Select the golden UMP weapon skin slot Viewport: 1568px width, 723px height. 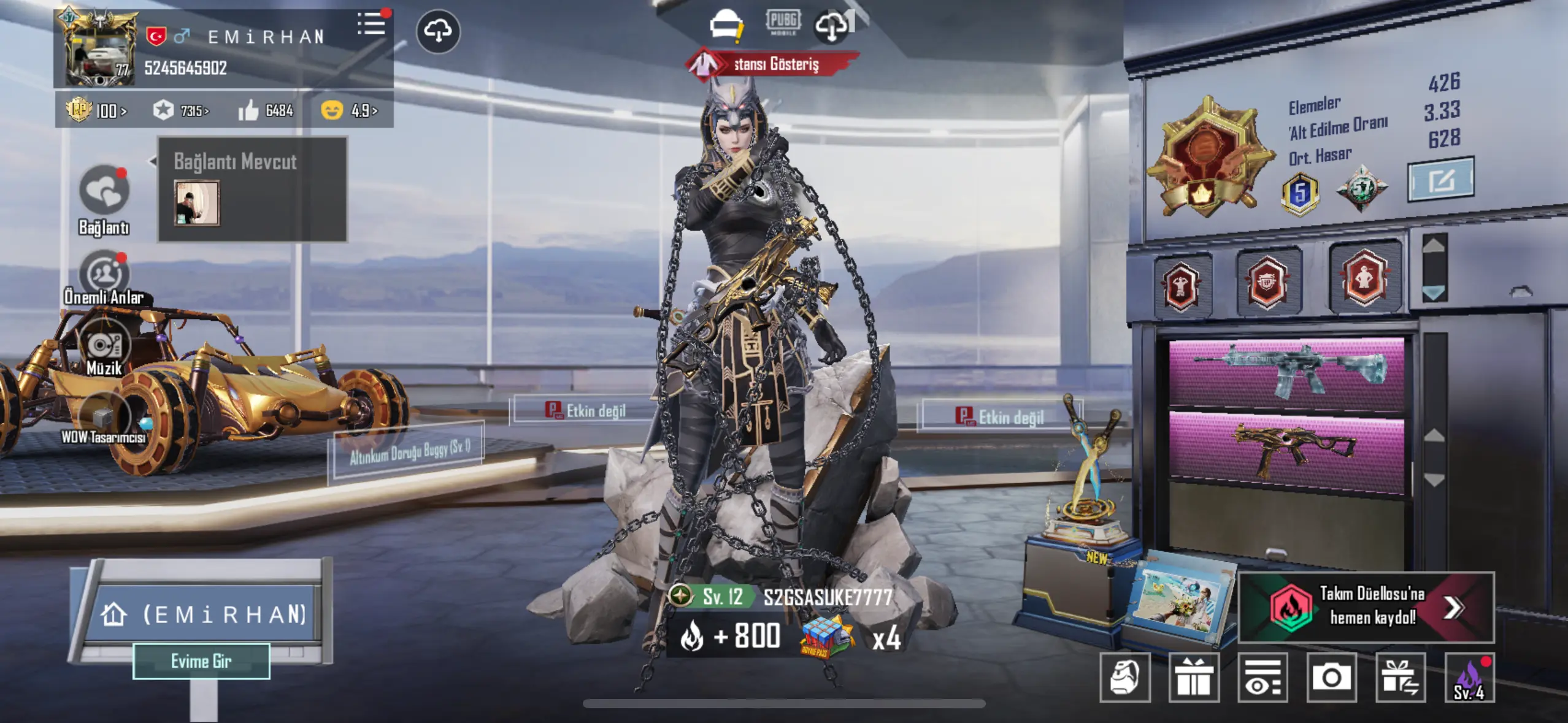coord(1286,451)
